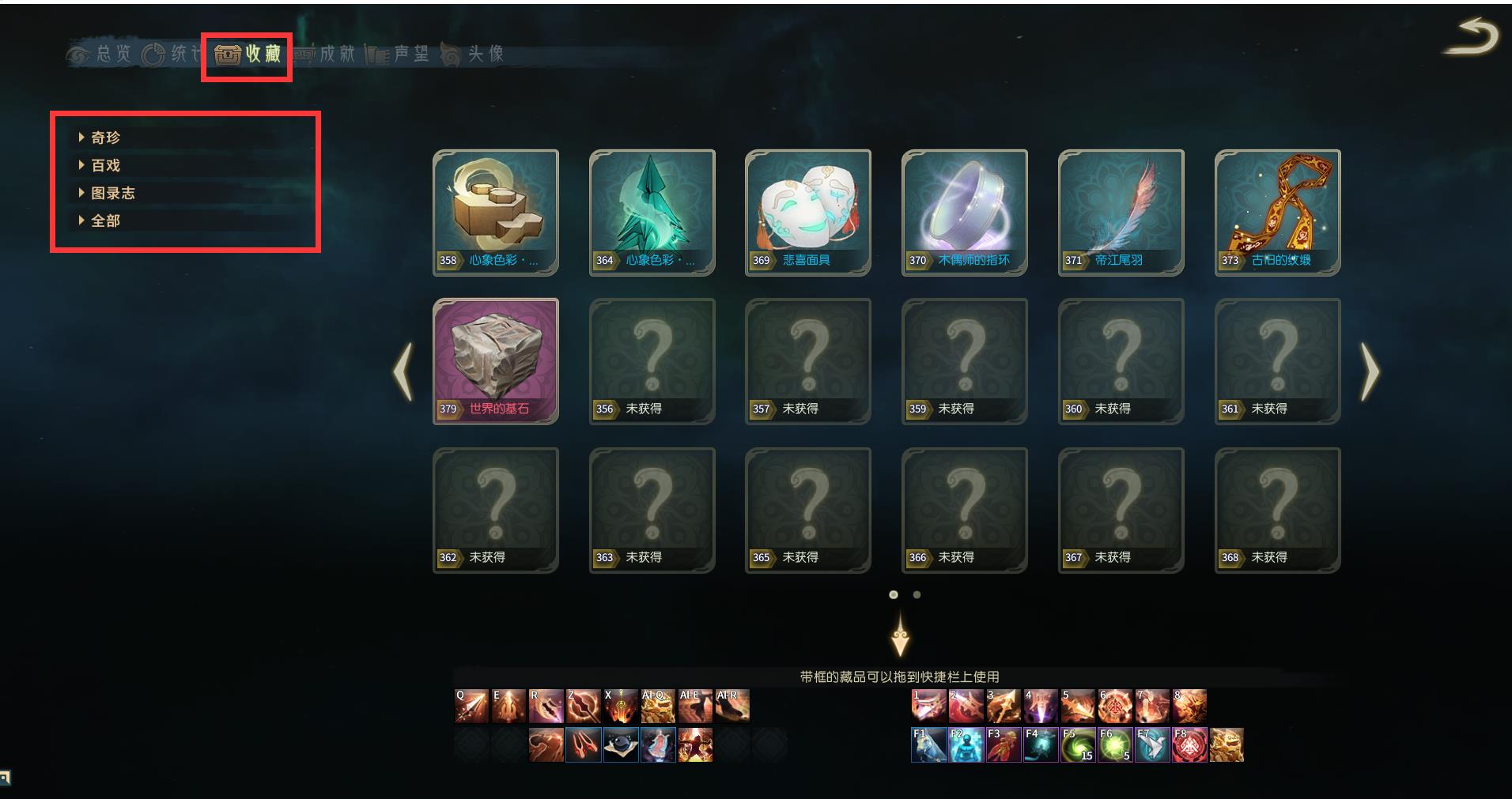Switch to the 声望 reputation tab

pos(399,54)
